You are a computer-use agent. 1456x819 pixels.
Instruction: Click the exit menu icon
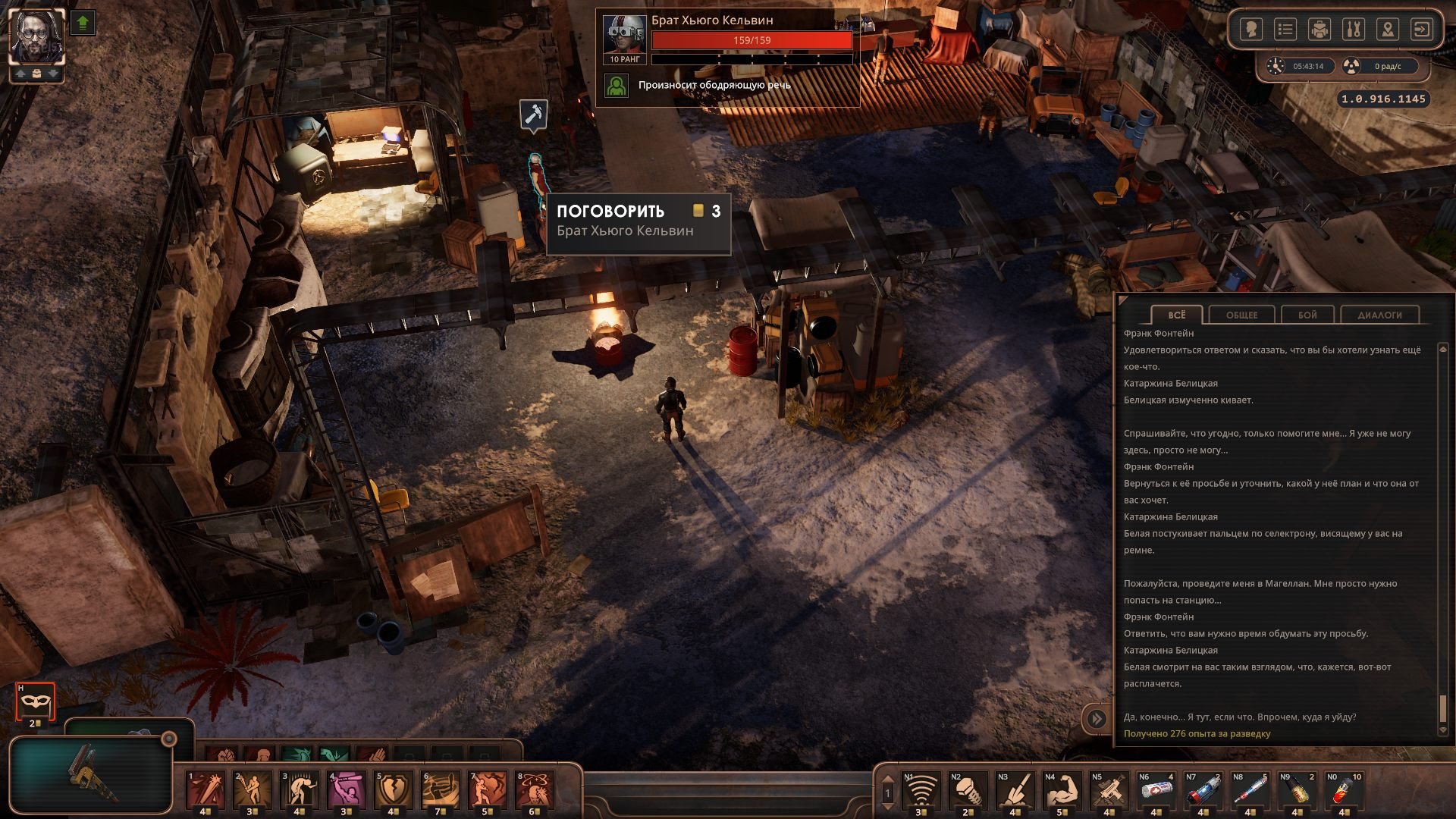click(x=1422, y=30)
